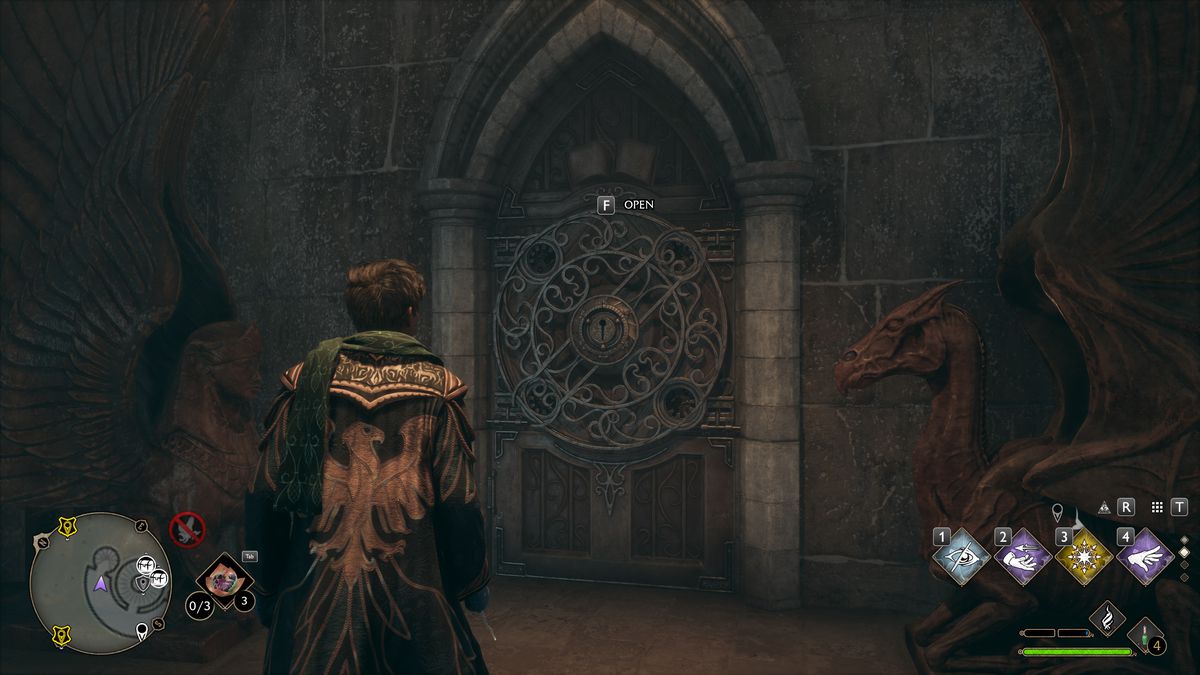This screenshot has height=675, width=1200.
Task: Click the white waypoint pin on minimap
Action: pyautogui.click(x=143, y=630)
